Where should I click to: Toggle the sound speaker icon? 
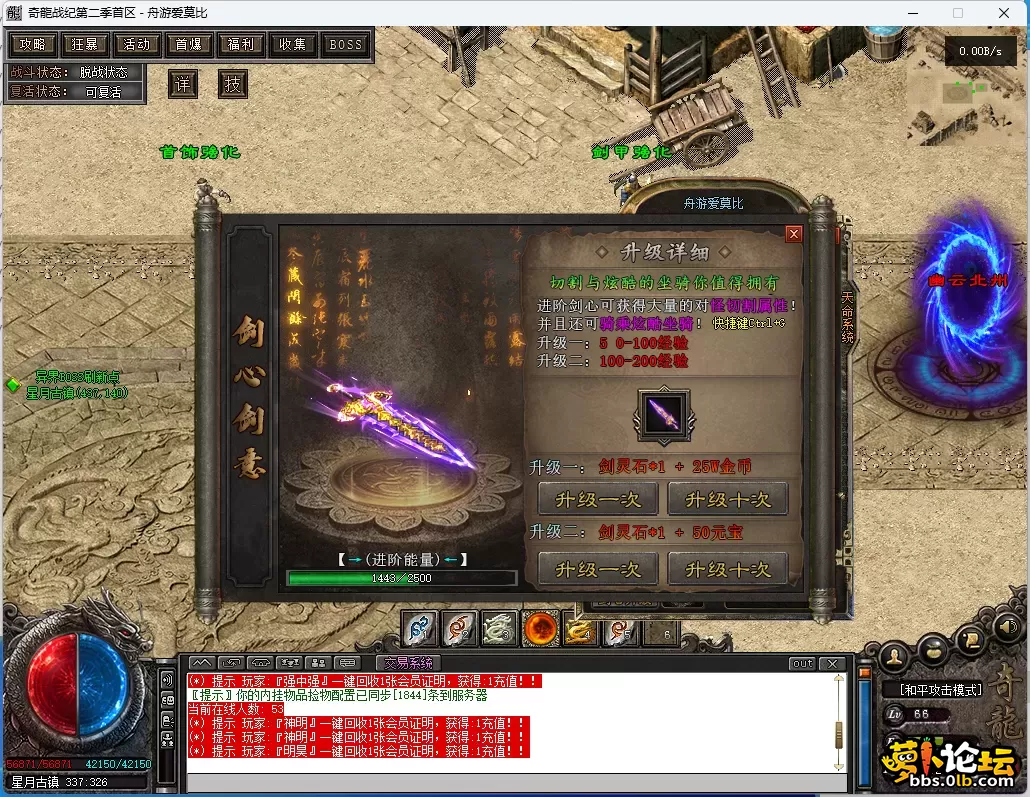pos(1007,626)
